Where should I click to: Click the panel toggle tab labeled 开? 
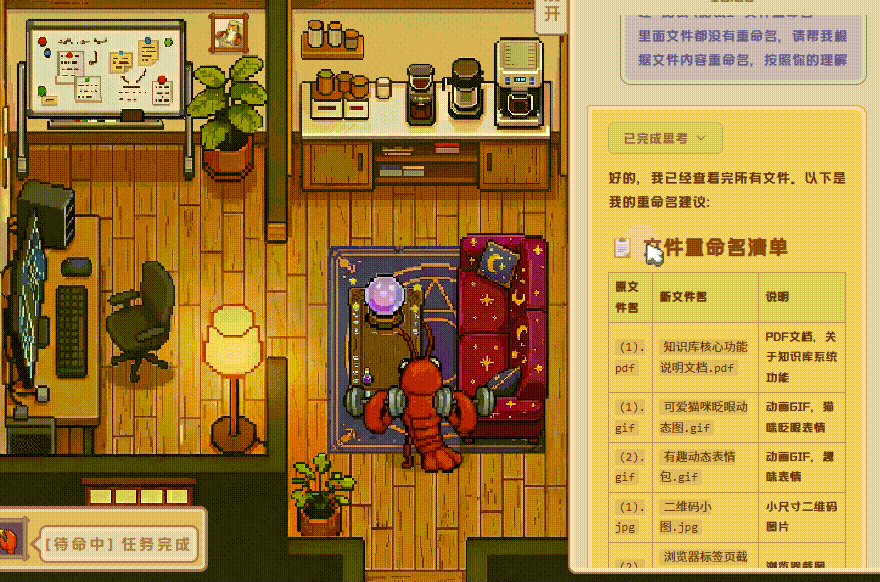[x=552, y=15]
